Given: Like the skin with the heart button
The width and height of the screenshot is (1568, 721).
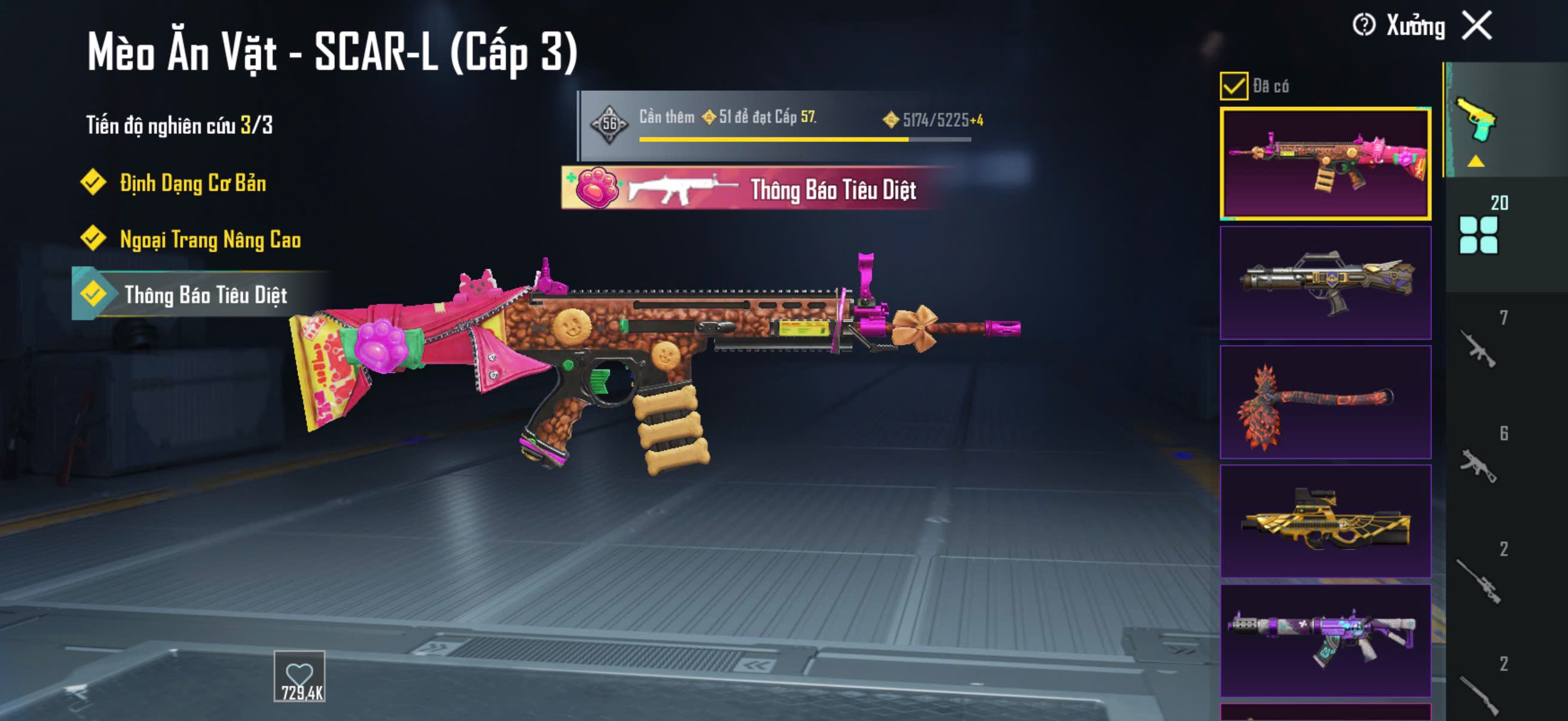Looking at the screenshot, I should [x=299, y=676].
